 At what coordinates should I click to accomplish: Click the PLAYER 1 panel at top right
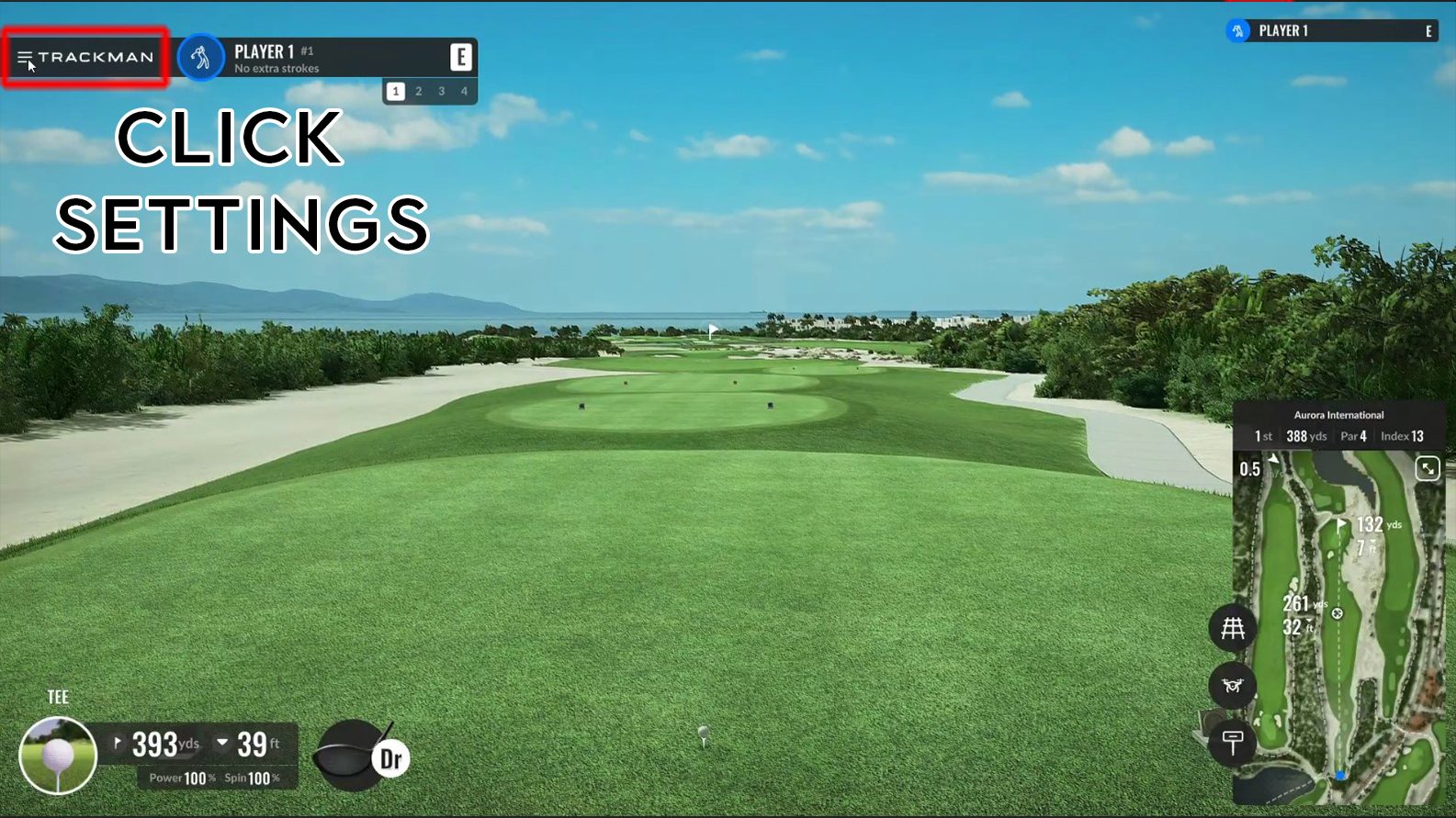(x=1332, y=30)
